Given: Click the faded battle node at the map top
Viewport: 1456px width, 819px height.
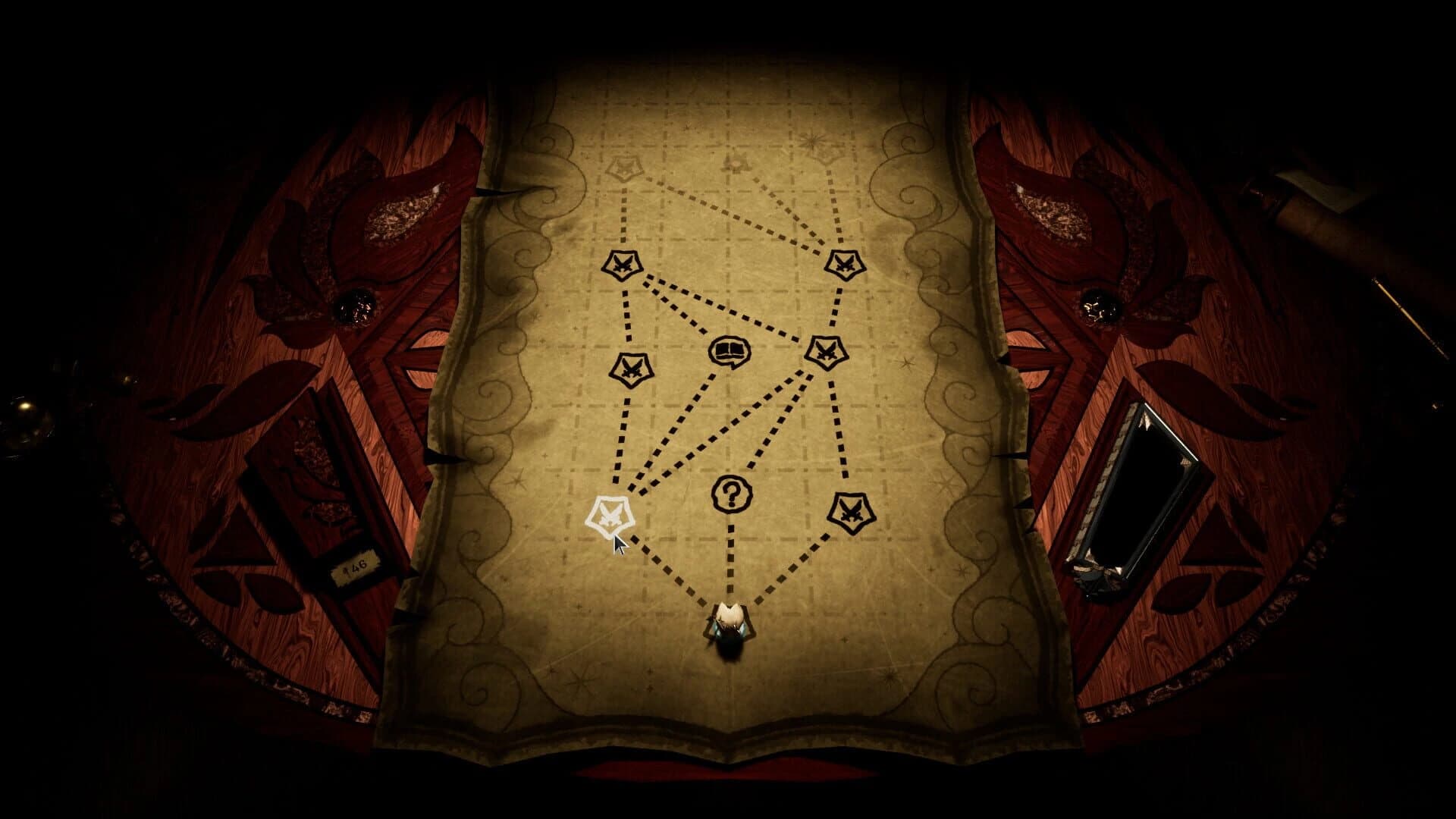Looking at the screenshot, I should (624, 165).
